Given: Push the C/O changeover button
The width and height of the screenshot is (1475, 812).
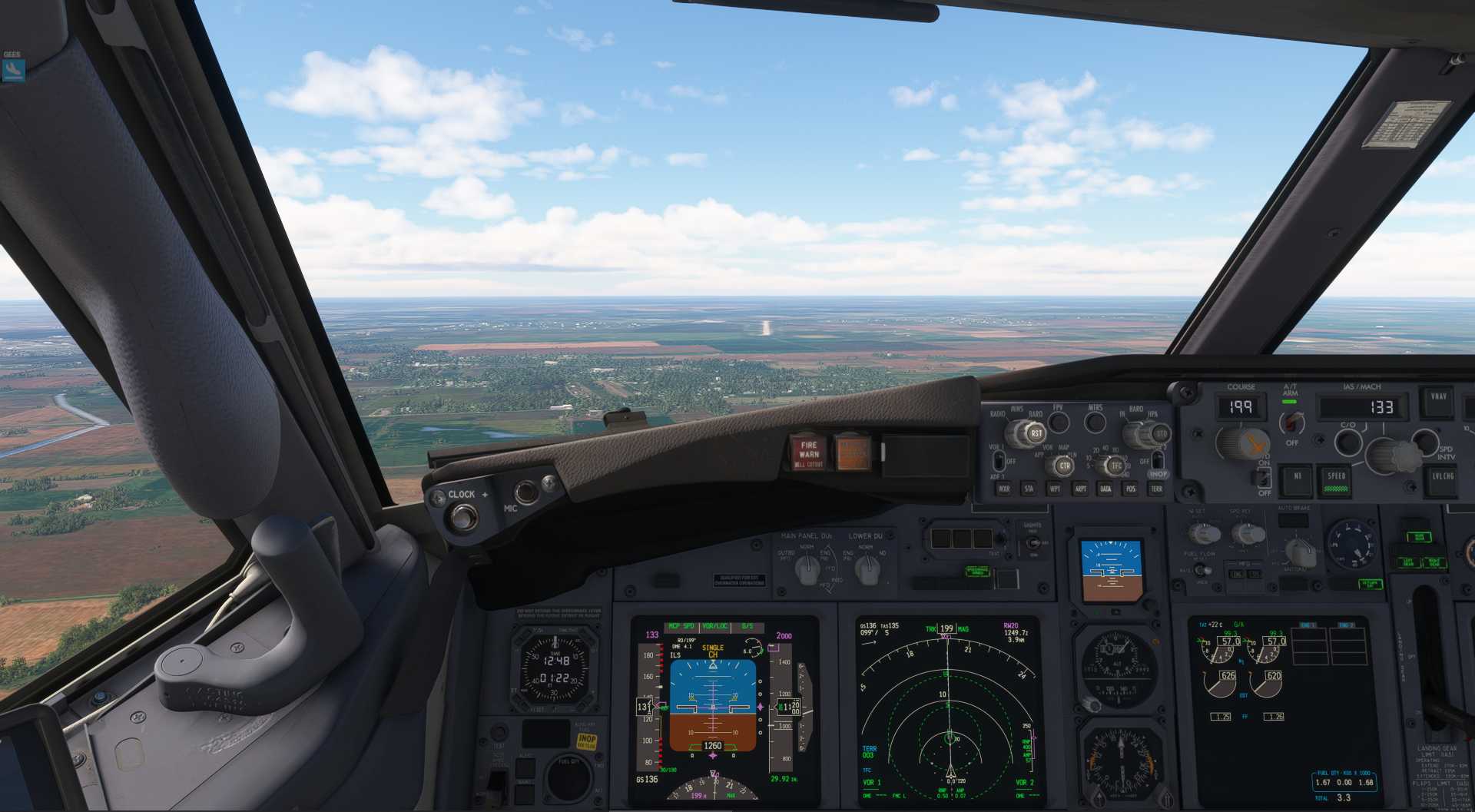Looking at the screenshot, I should (1347, 442).
